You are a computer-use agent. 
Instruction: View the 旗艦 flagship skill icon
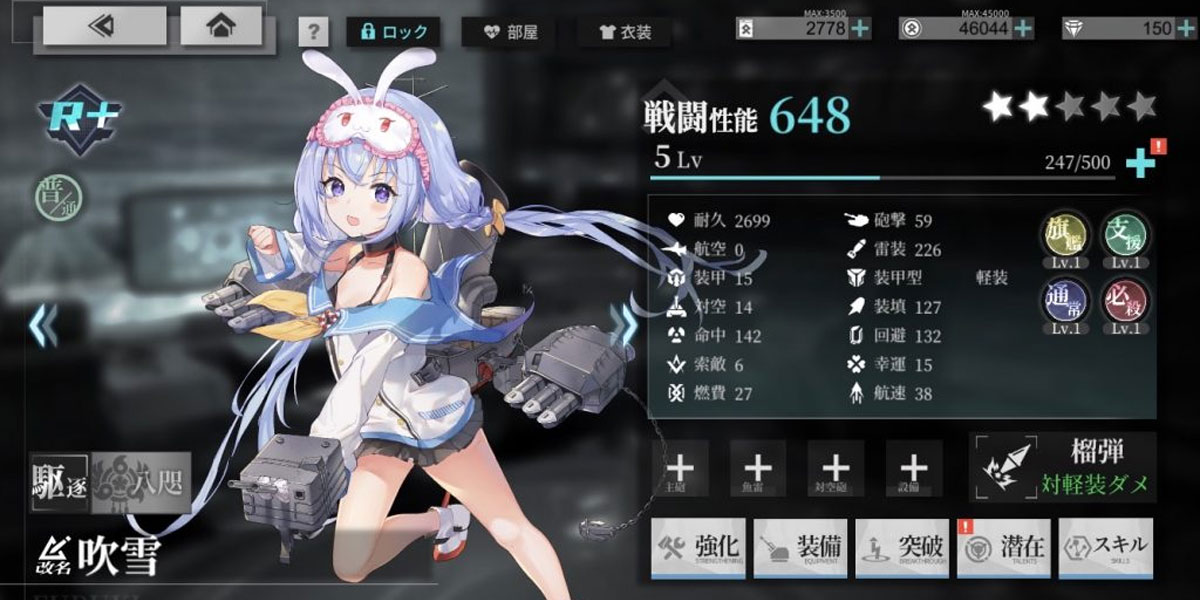tap(1064, 236)
